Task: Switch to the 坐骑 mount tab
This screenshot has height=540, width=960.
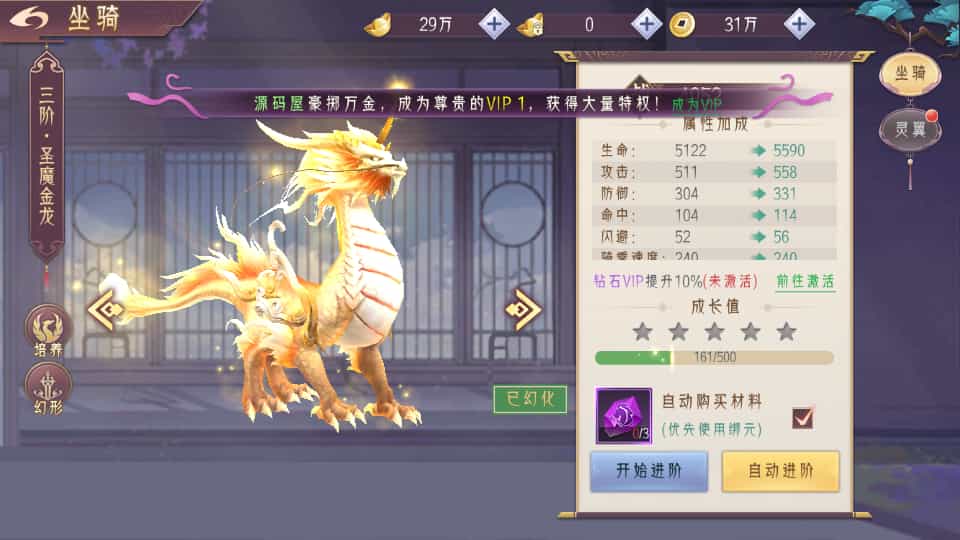Action: point(909,73)
